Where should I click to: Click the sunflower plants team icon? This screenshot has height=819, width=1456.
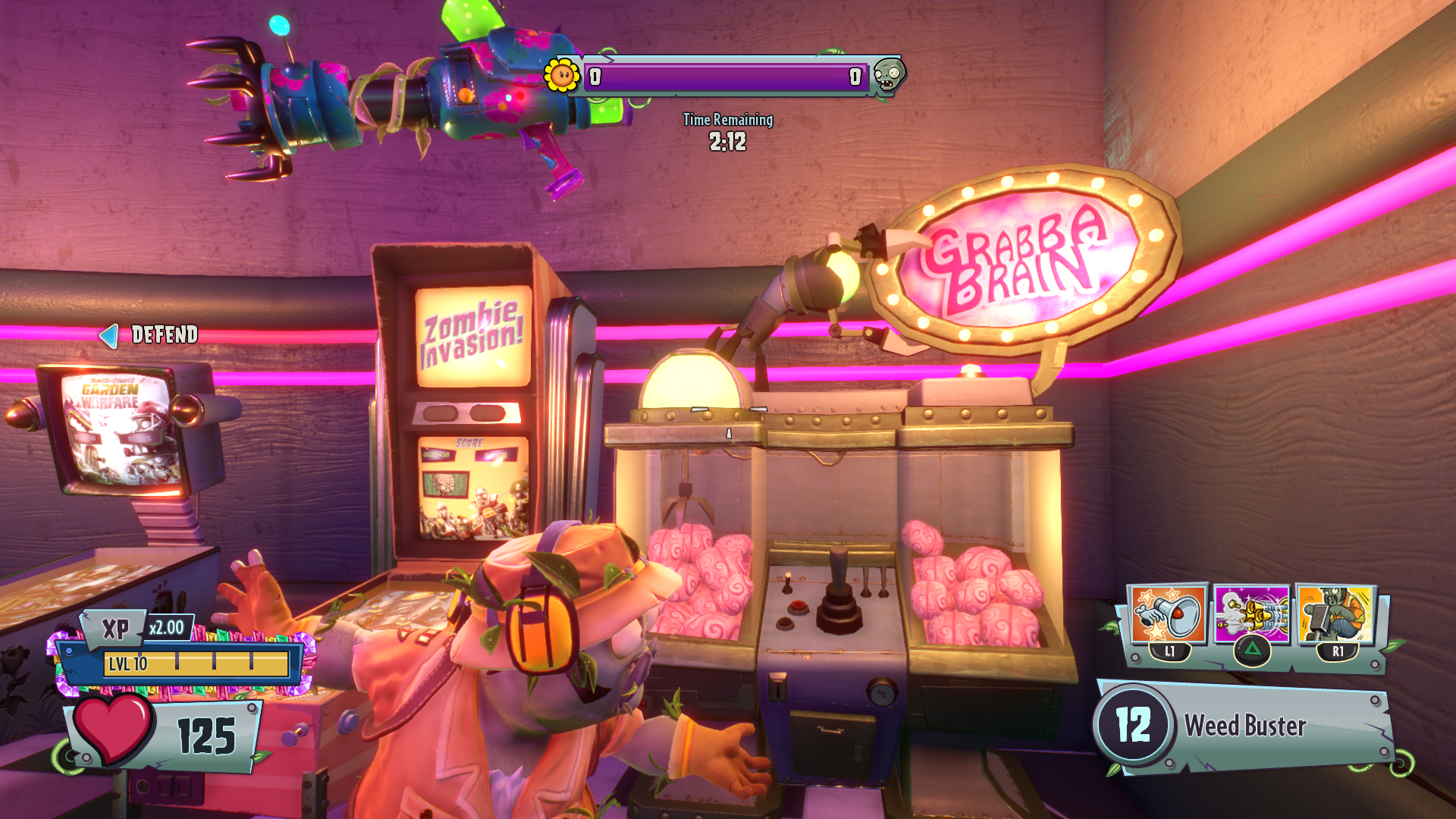coord(562,75)
